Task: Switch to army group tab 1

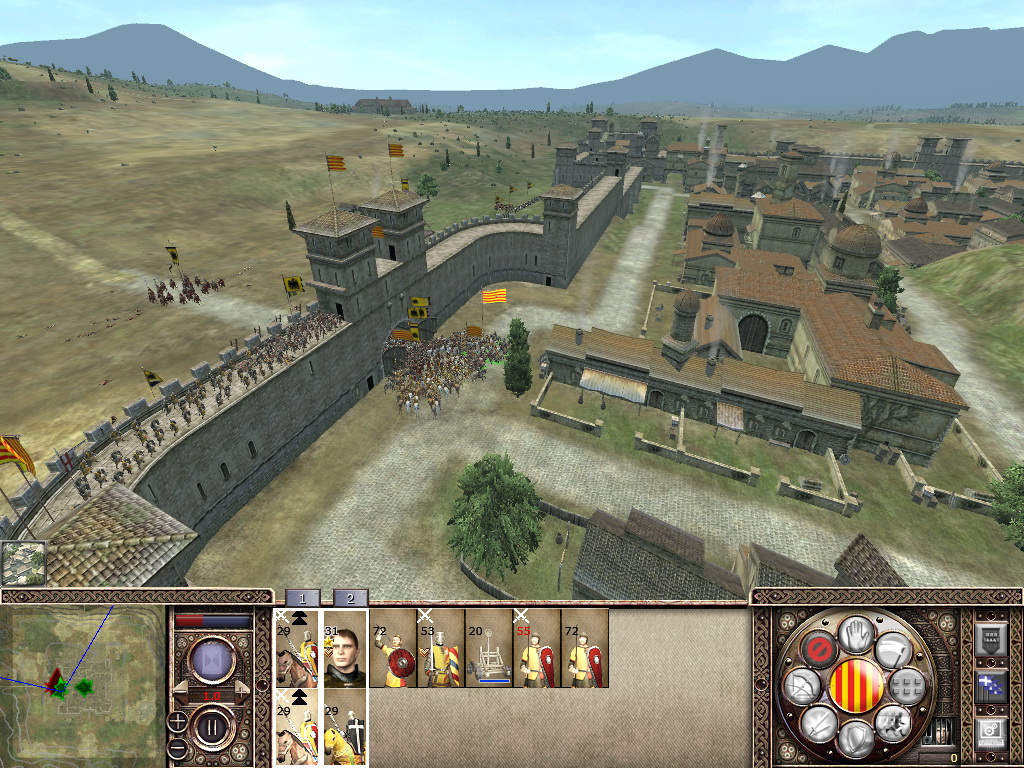Action: (x=303, y=598)
